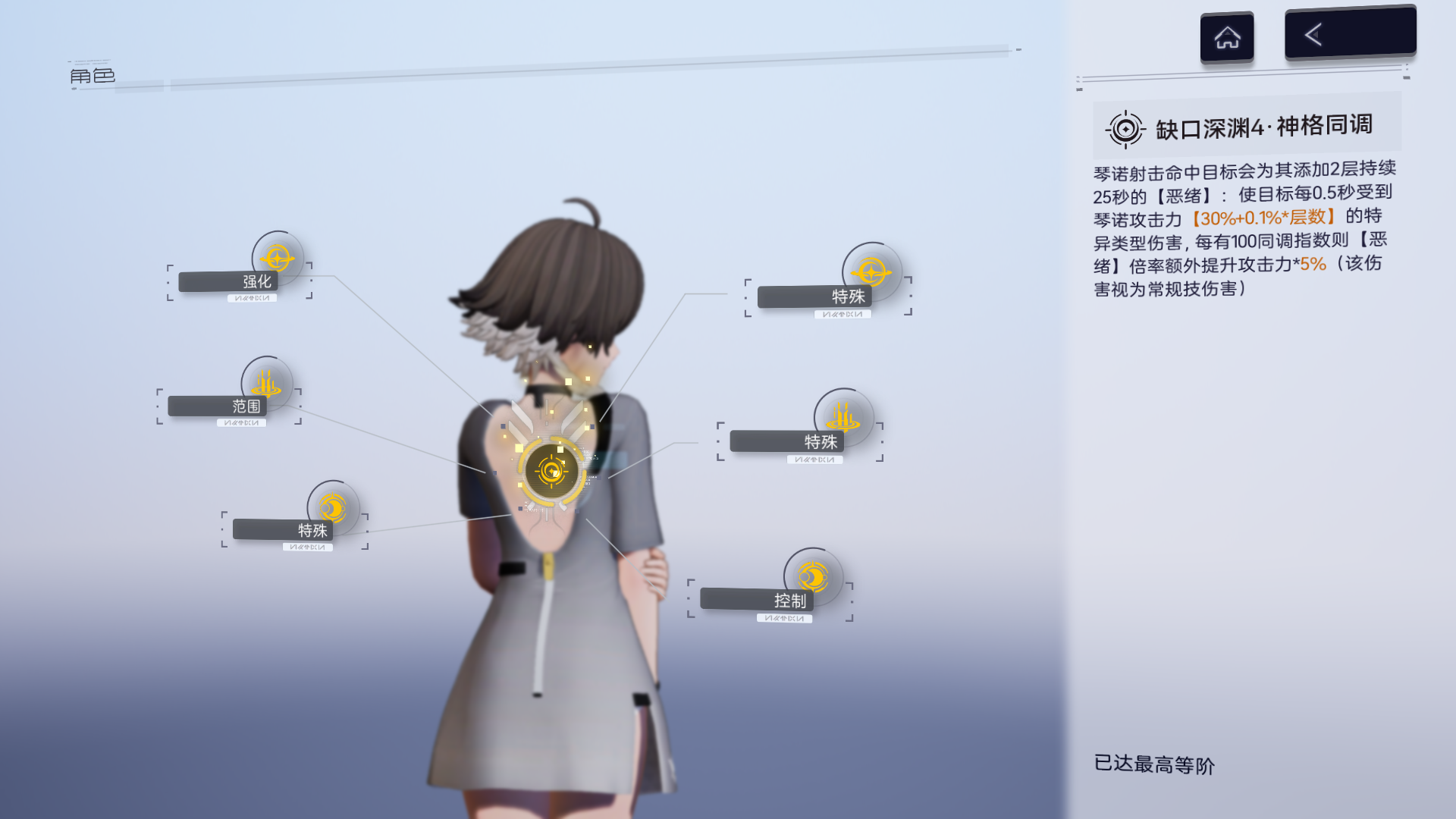The width and height of the screenshot is (1456, 819).
Task: Go to the home screen
Action: [x=1226, y=36]
